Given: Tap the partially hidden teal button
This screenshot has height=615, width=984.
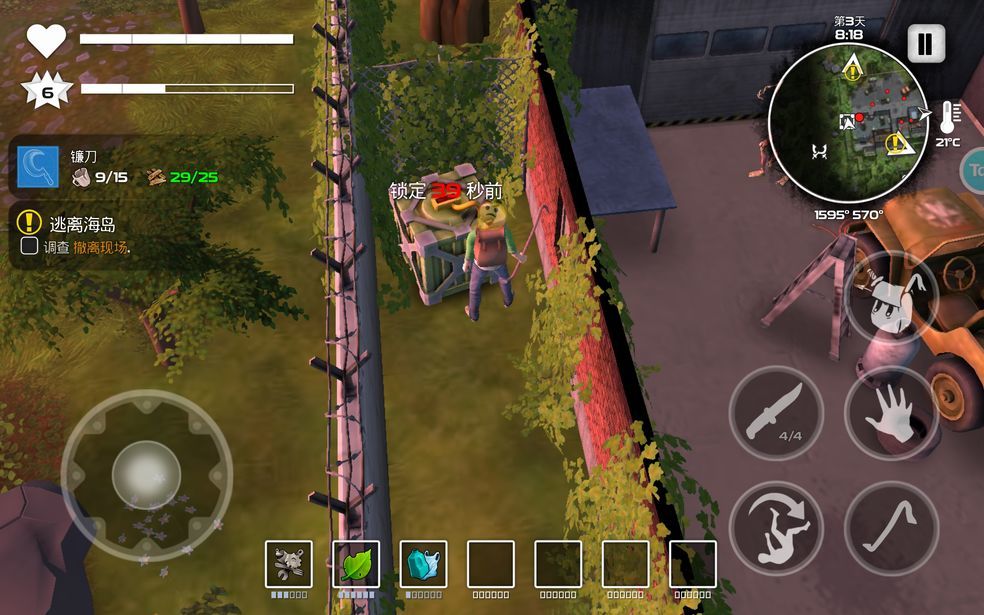Looking at the screenshot, I should (x=974, y=170).
